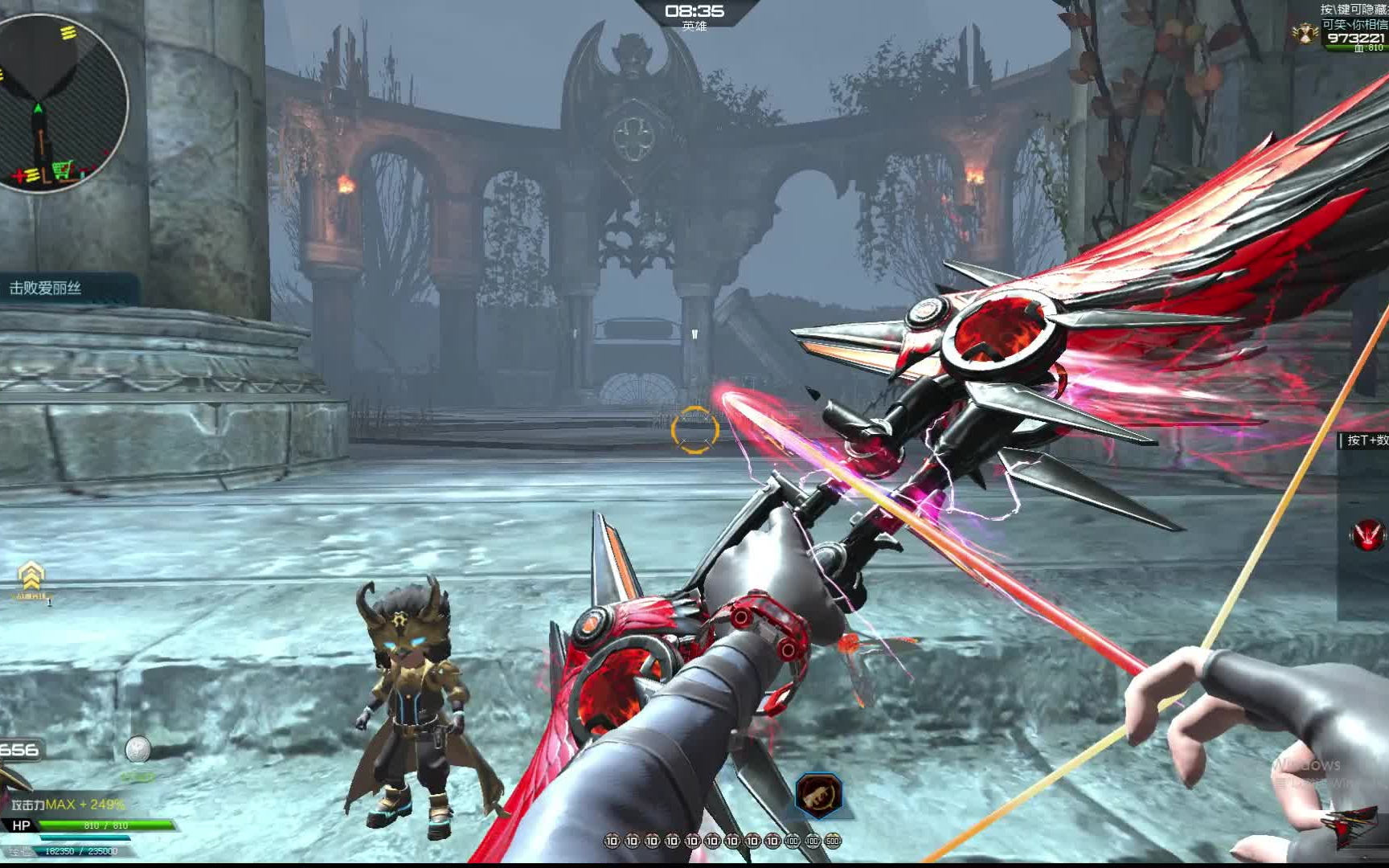Pick the gold 500 token chip
1389x868 pixels.
click(x=833, y=841)
